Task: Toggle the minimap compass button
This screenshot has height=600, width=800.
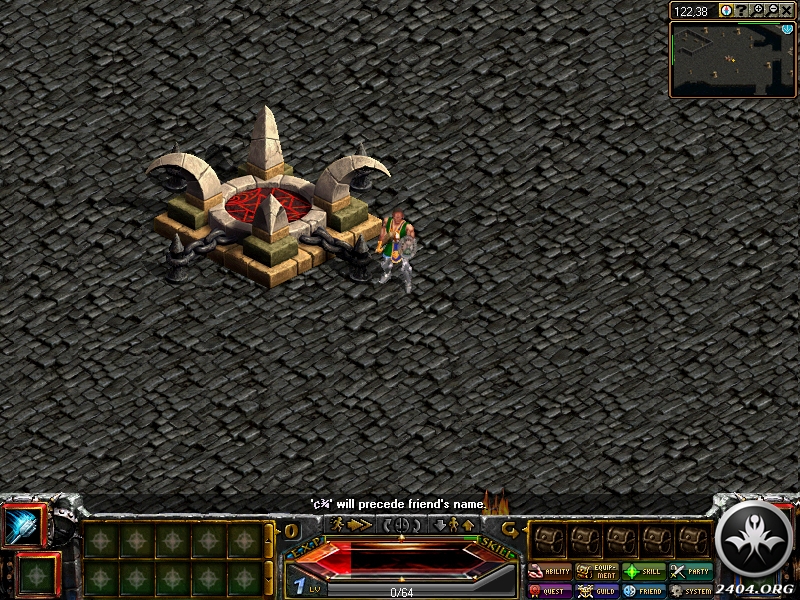Action: coord(727,10)
